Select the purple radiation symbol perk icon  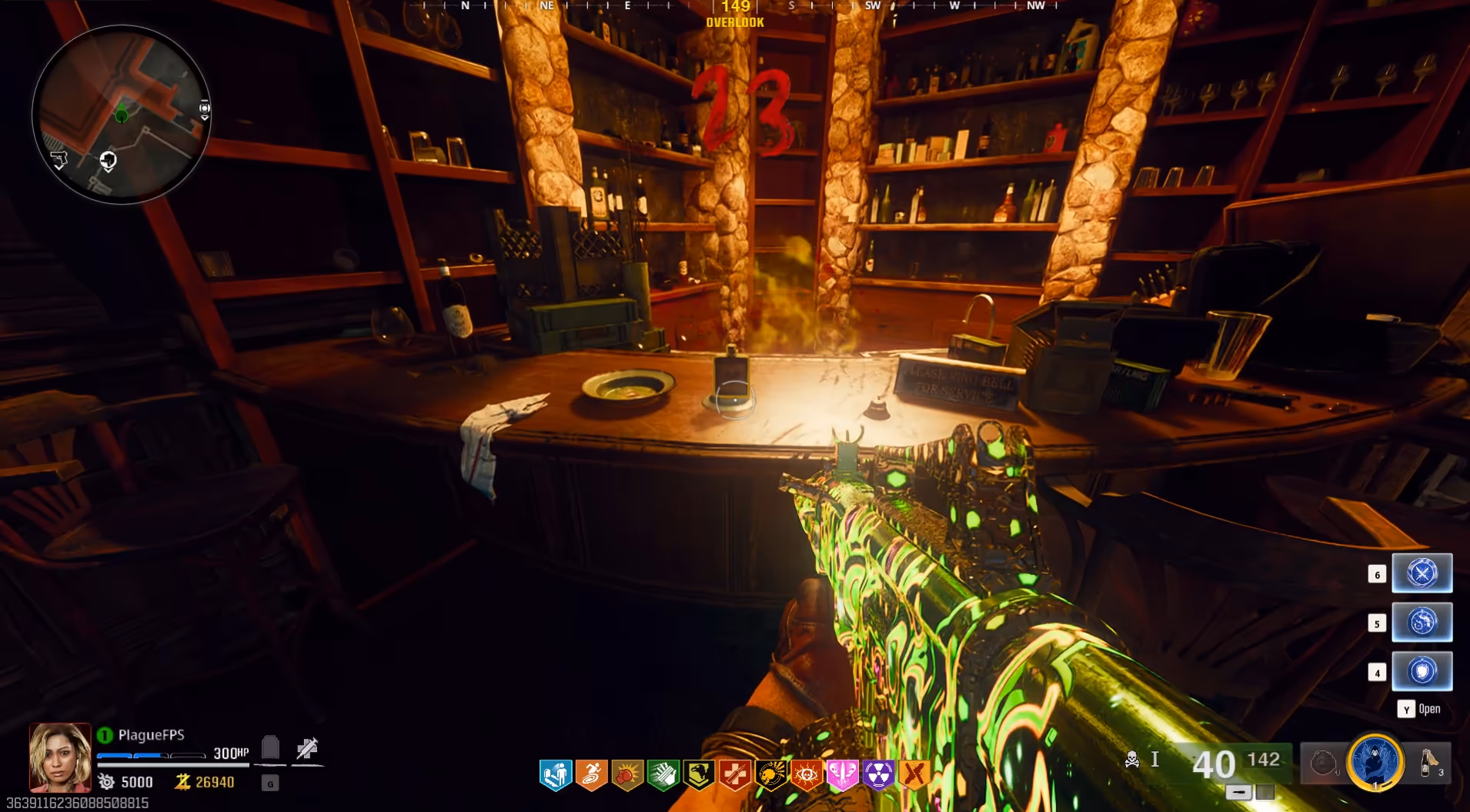click(878, 774)
